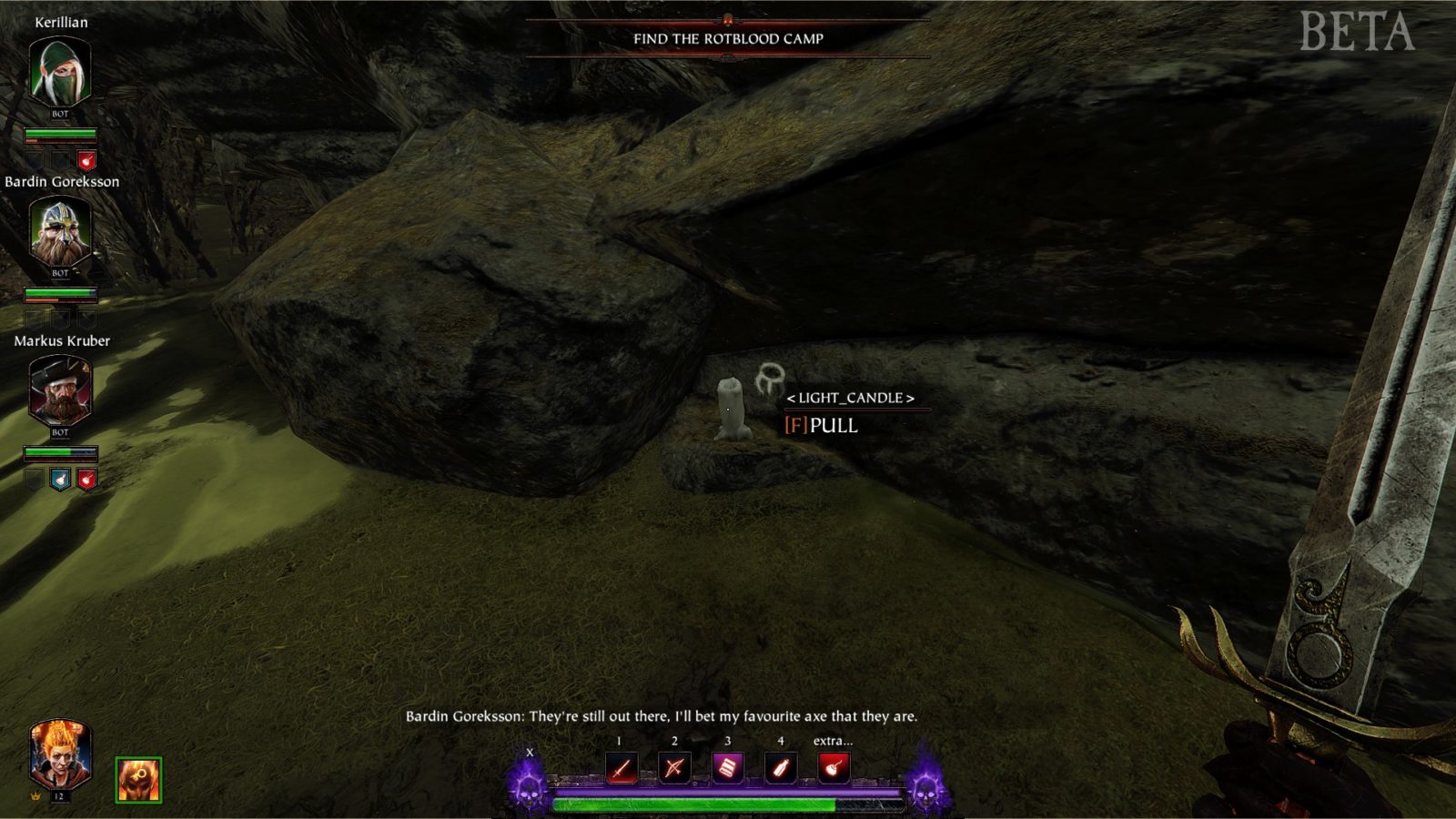The image size is (1456, 819).
Task: Click the LIGHT_CANDLE interaction label
Action: click(850, 398)
